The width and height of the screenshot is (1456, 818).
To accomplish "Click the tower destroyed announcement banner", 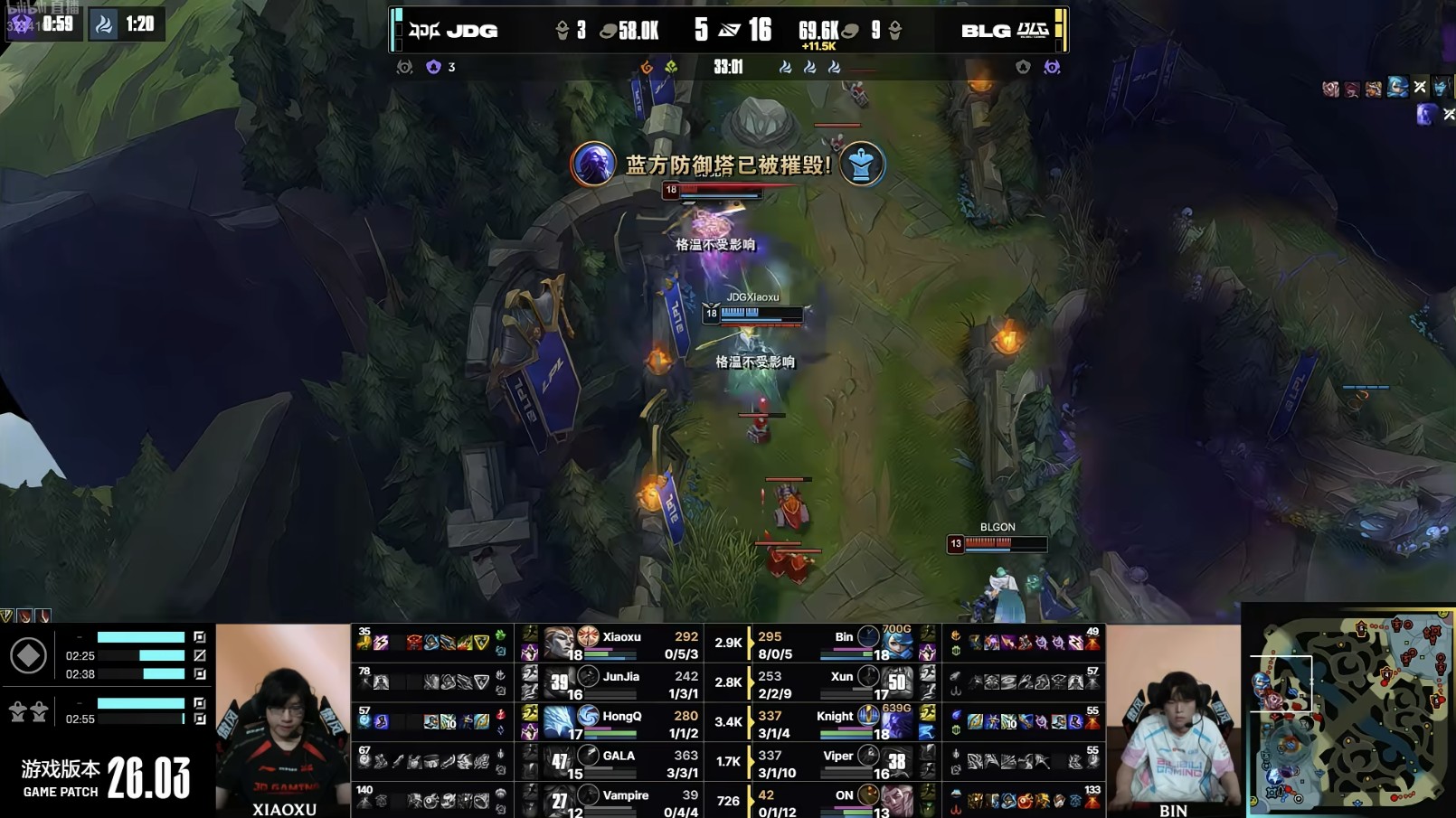I will (728, 165).
